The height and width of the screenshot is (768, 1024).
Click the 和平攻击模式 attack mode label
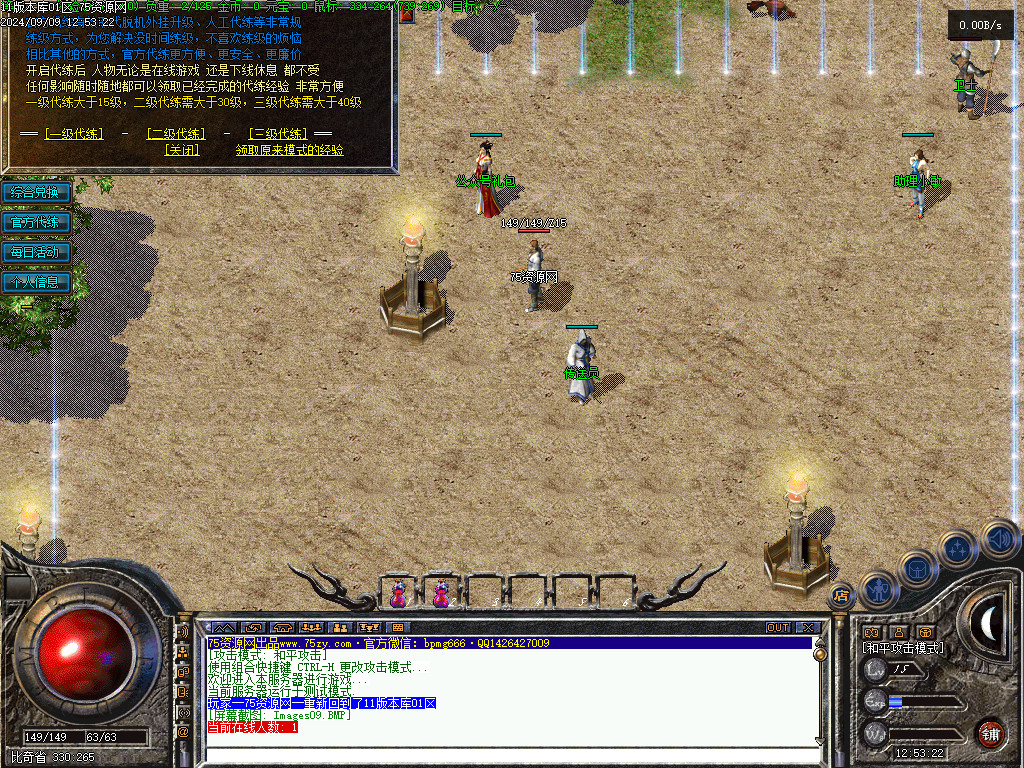903,648
